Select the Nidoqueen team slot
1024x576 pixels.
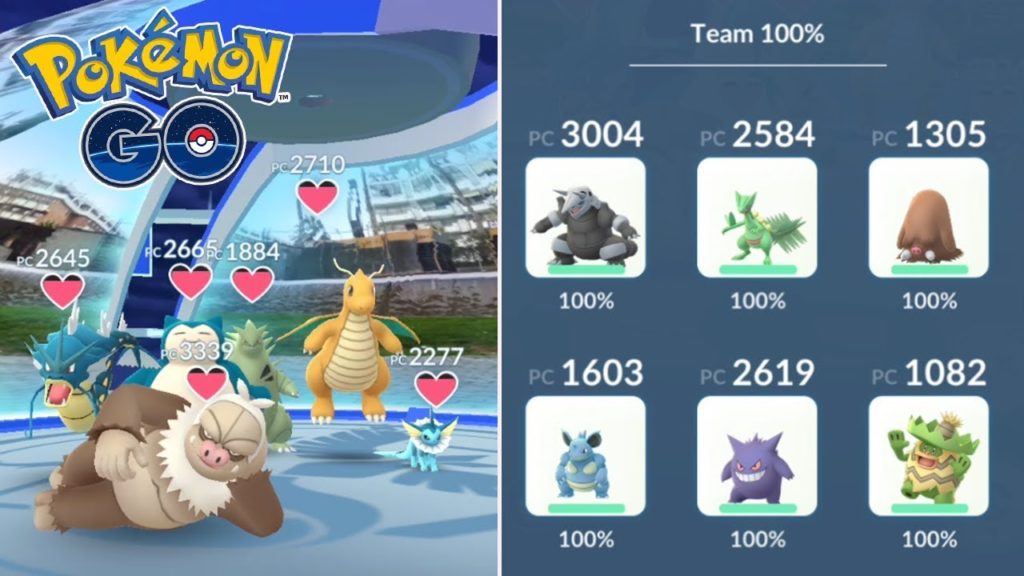pyautogui.click(x=585, y=455)
